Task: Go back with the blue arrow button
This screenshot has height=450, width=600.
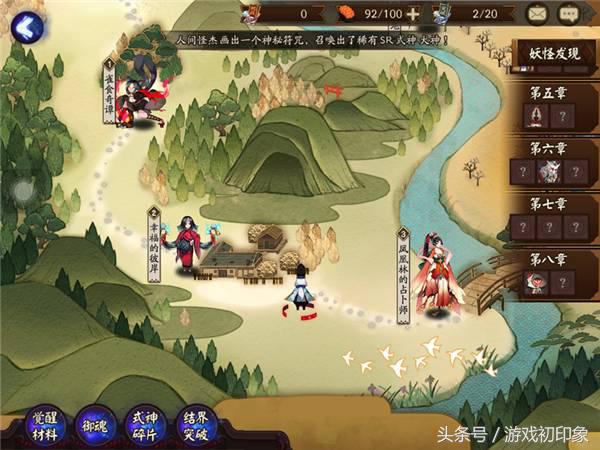Action: tap(24, 24)
